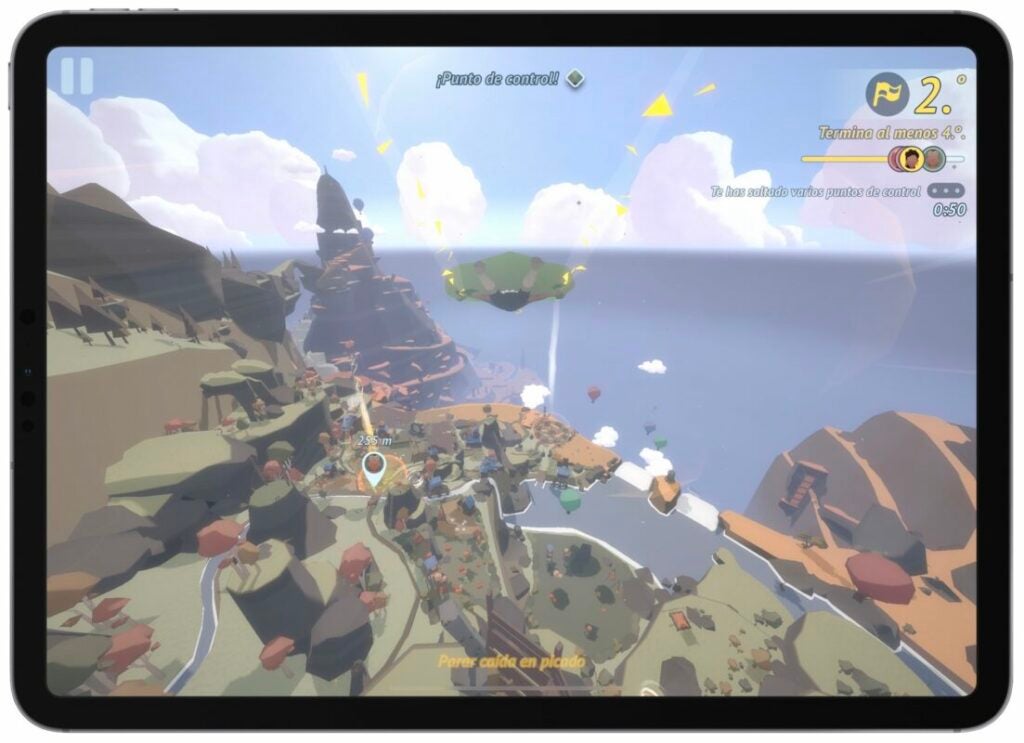1024x743 pixels.
Task: Open the three-dot pill next to the checkpoint warning
Action: click(x=946, y=191)
